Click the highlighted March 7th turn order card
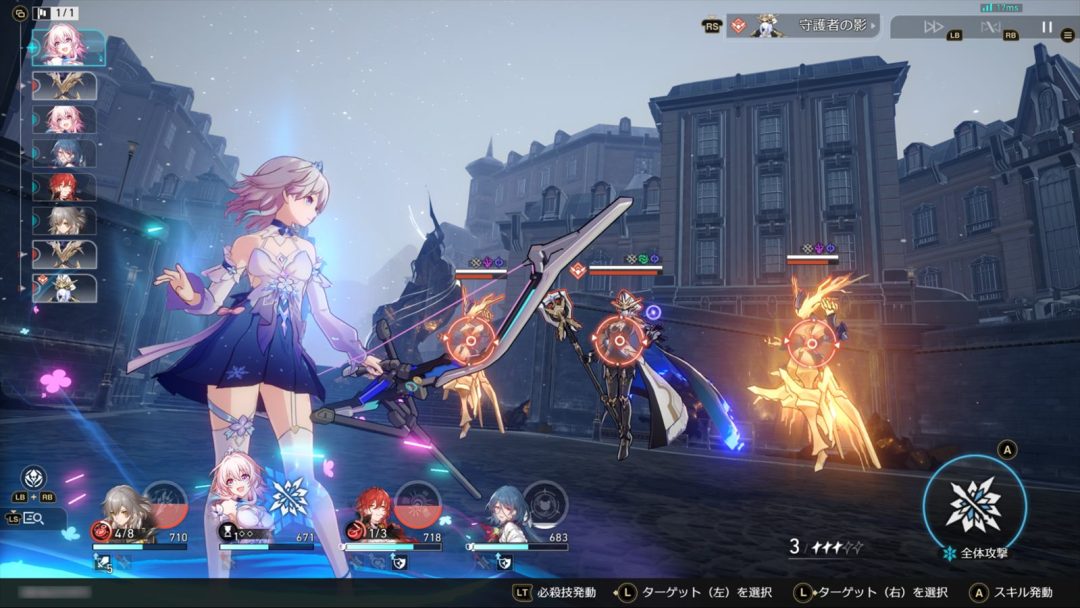1080x608 pixels. click(67, 47)
